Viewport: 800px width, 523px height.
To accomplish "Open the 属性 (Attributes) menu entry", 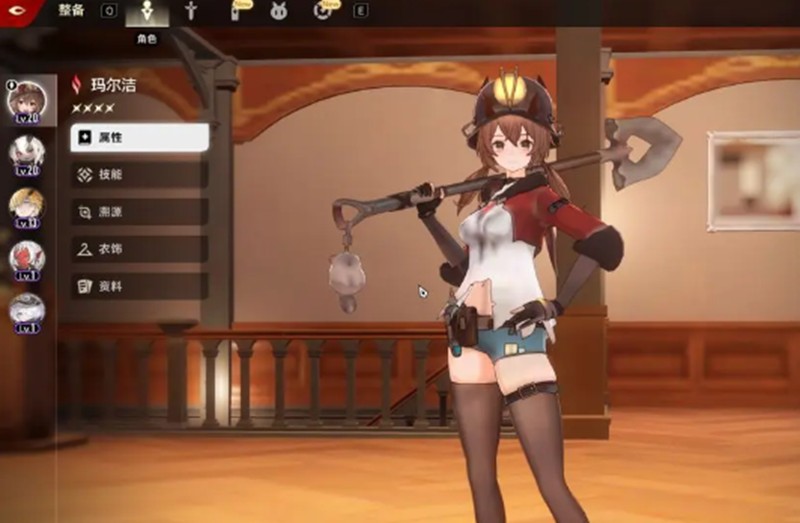I will 139,137.
